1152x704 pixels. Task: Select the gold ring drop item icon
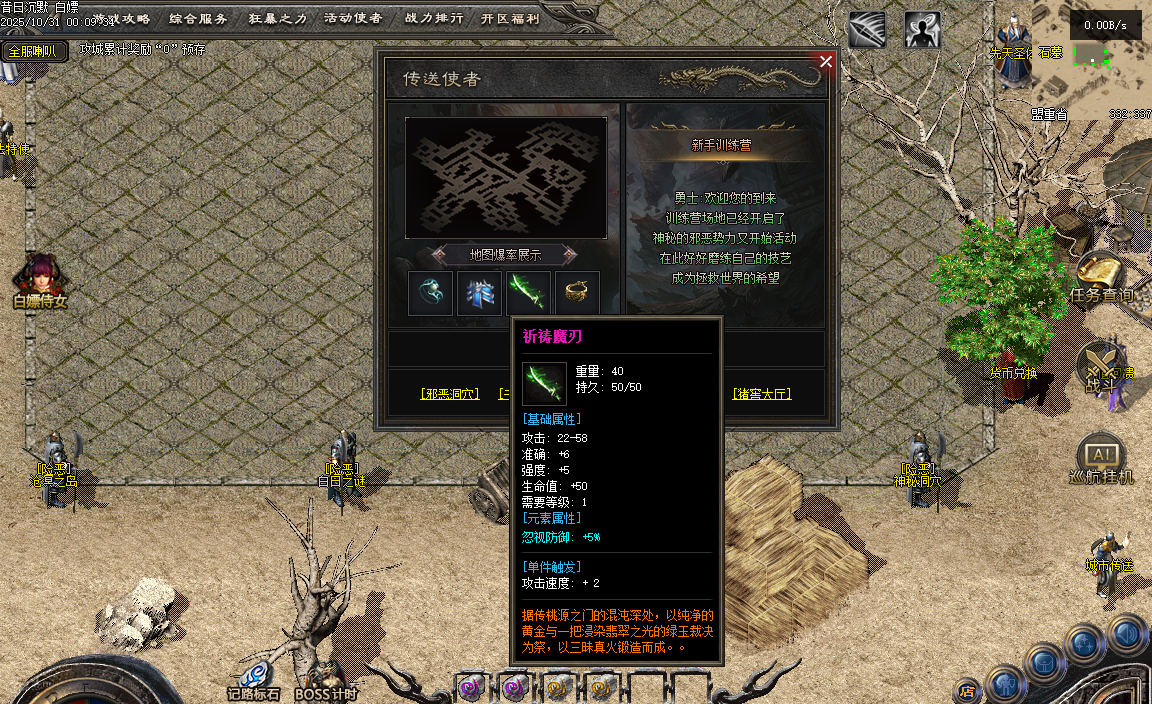577,293
